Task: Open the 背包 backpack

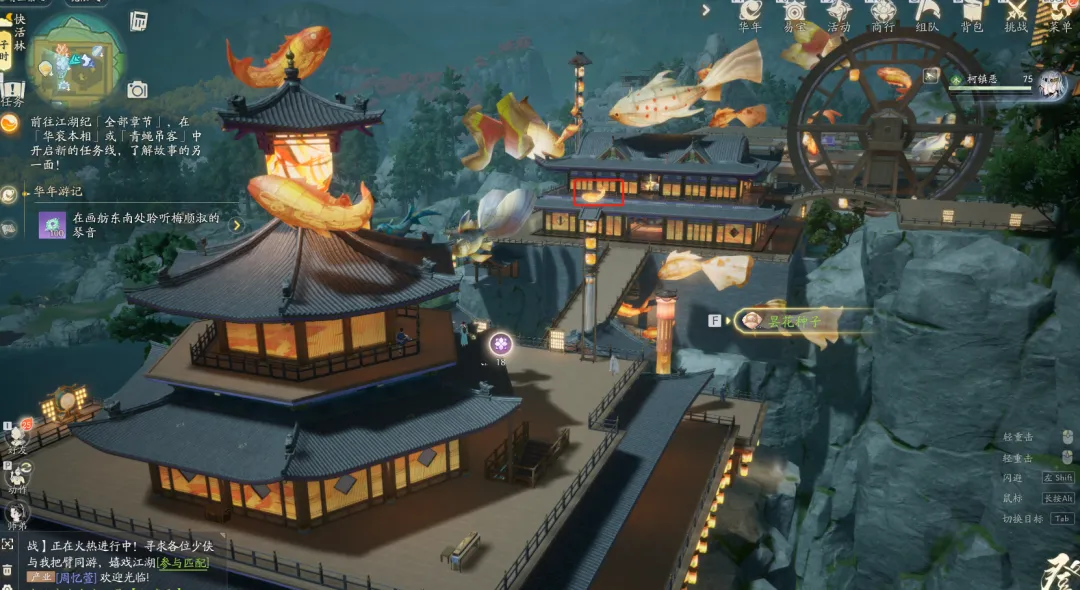Action: (971, 13)
